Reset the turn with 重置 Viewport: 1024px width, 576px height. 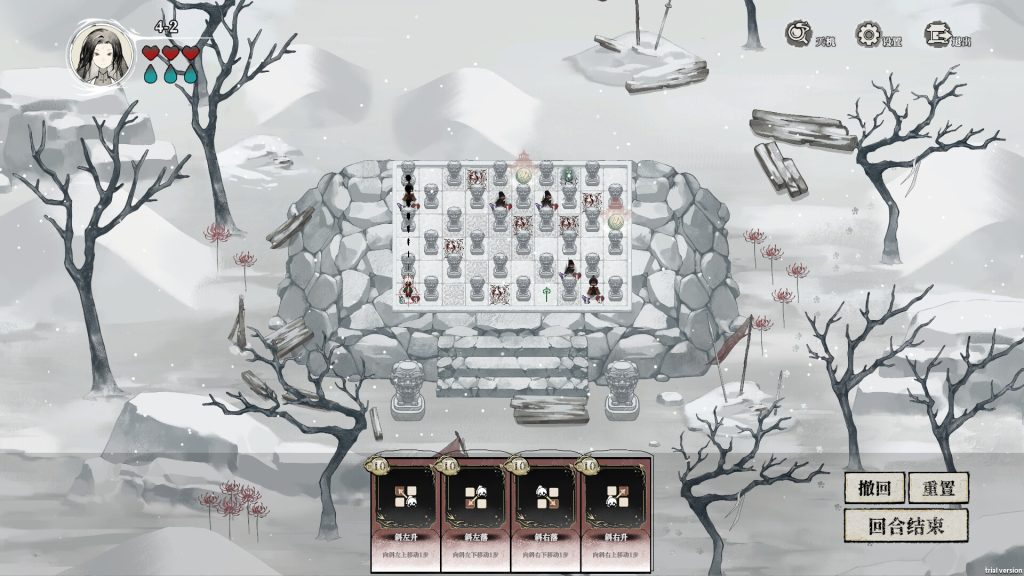click(x=938, y=488)
